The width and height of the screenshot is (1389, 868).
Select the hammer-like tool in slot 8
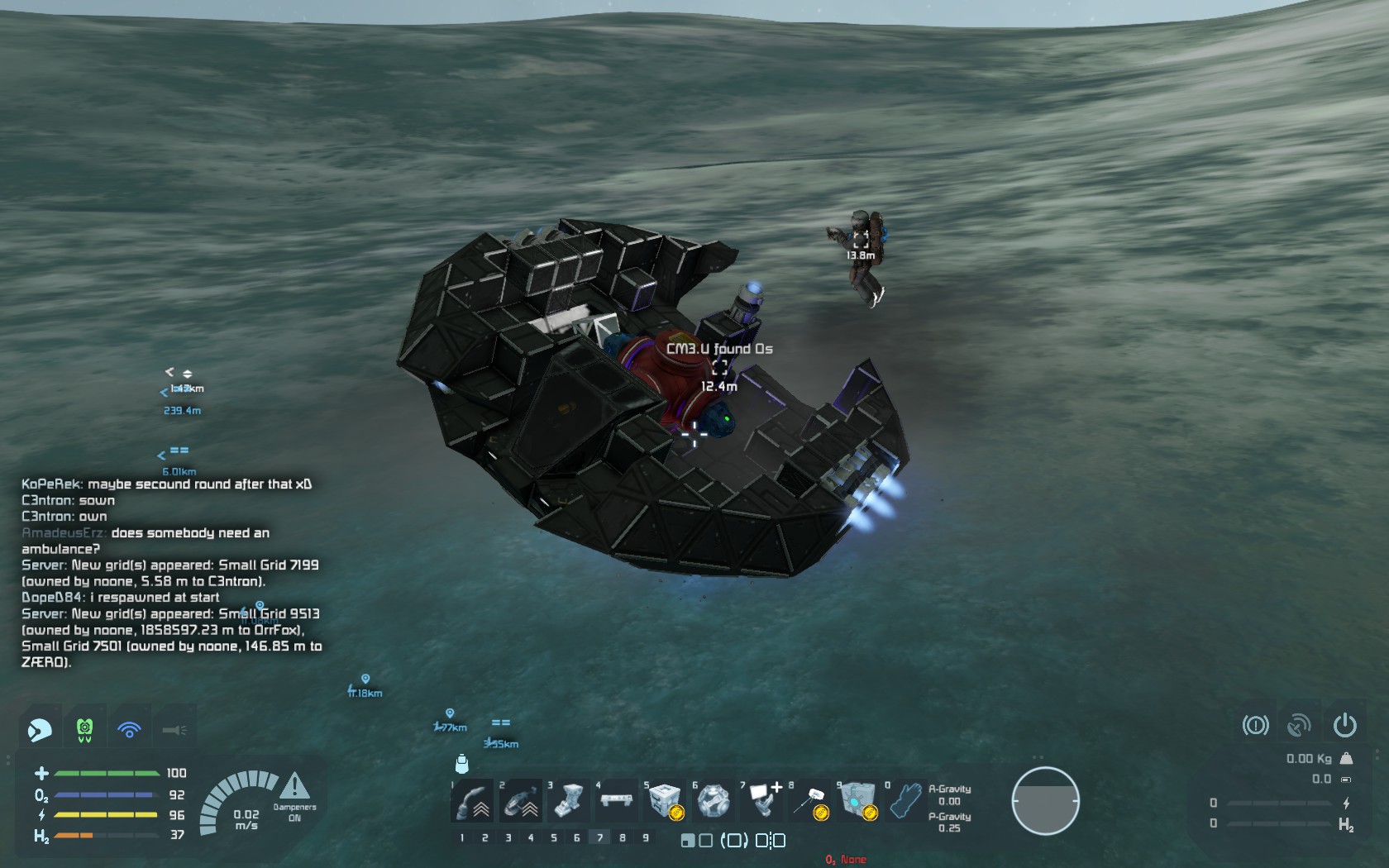click(x=810, y=801)
